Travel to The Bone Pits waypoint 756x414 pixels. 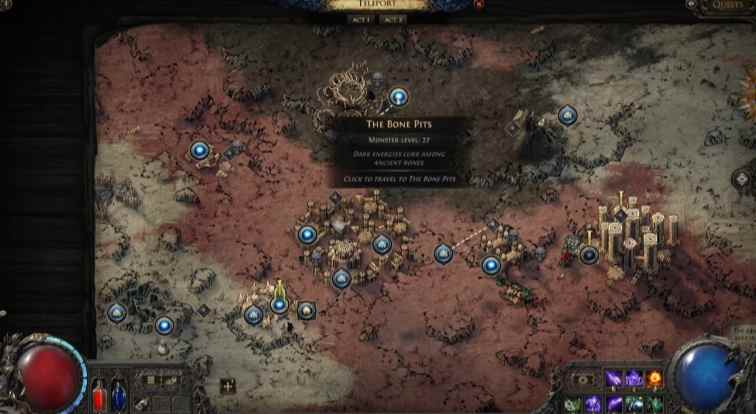click(398, 97)
